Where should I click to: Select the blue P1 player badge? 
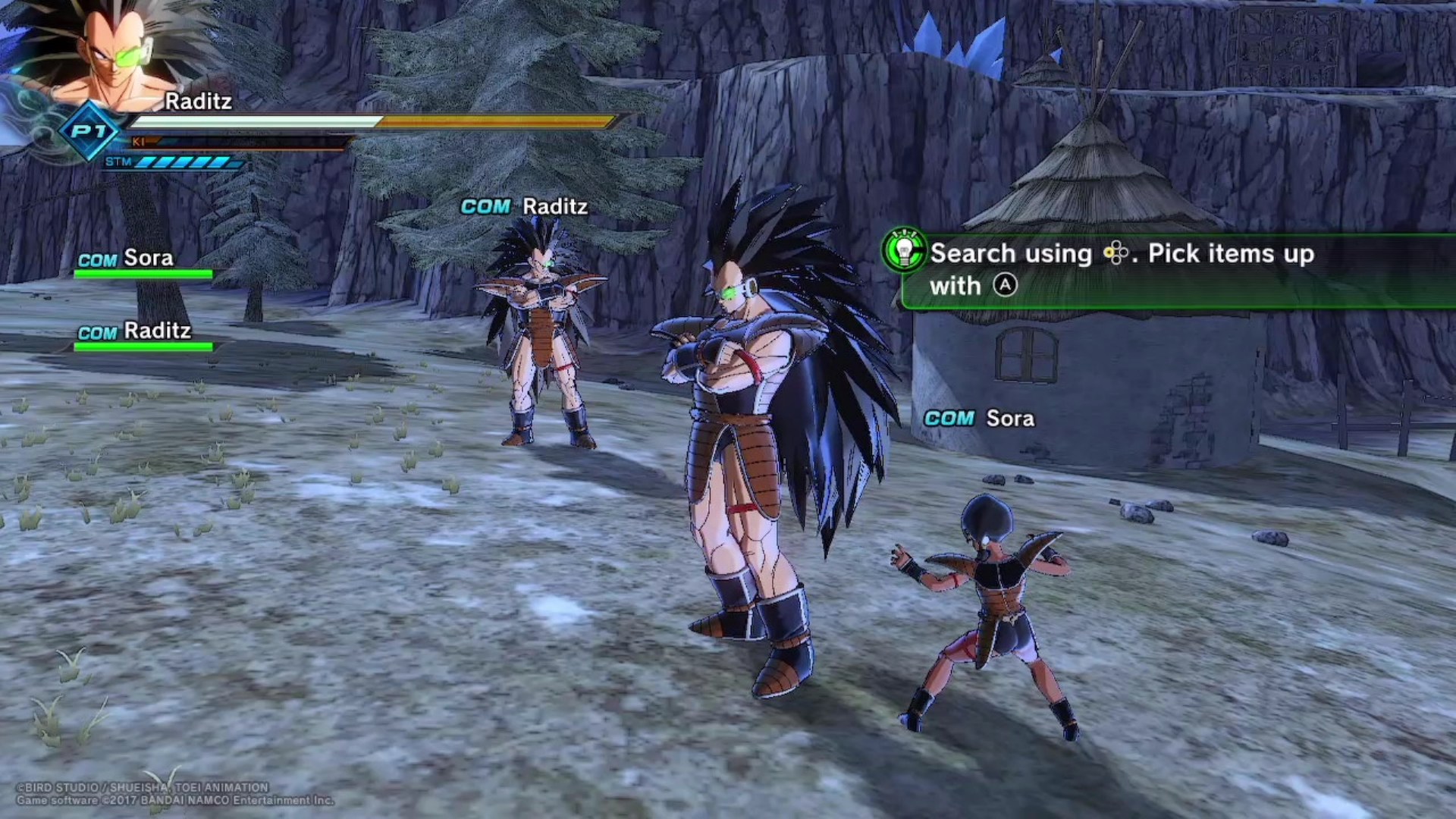[x=89, y=131]
